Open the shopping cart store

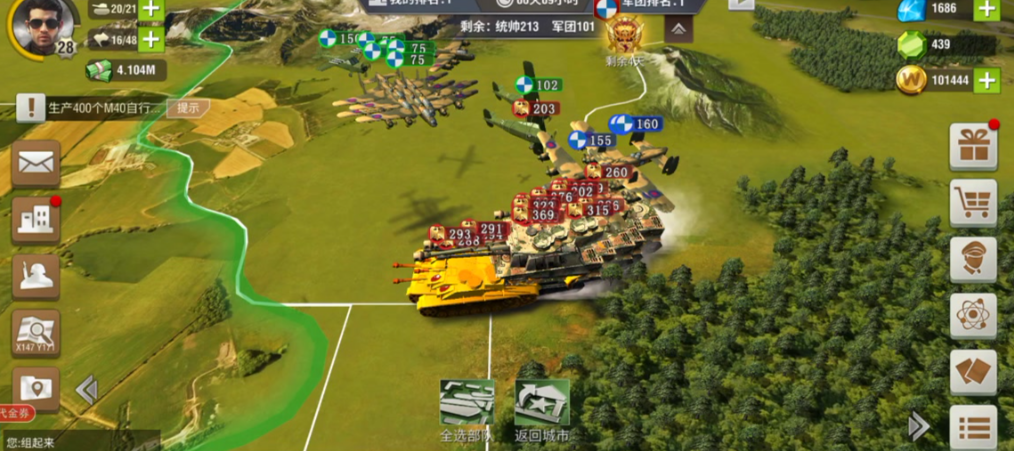[972, 203]
